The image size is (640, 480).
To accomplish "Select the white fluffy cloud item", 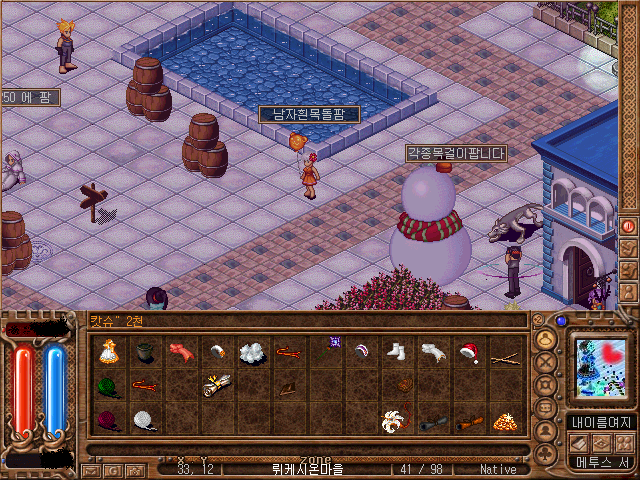I will [251, 351].
